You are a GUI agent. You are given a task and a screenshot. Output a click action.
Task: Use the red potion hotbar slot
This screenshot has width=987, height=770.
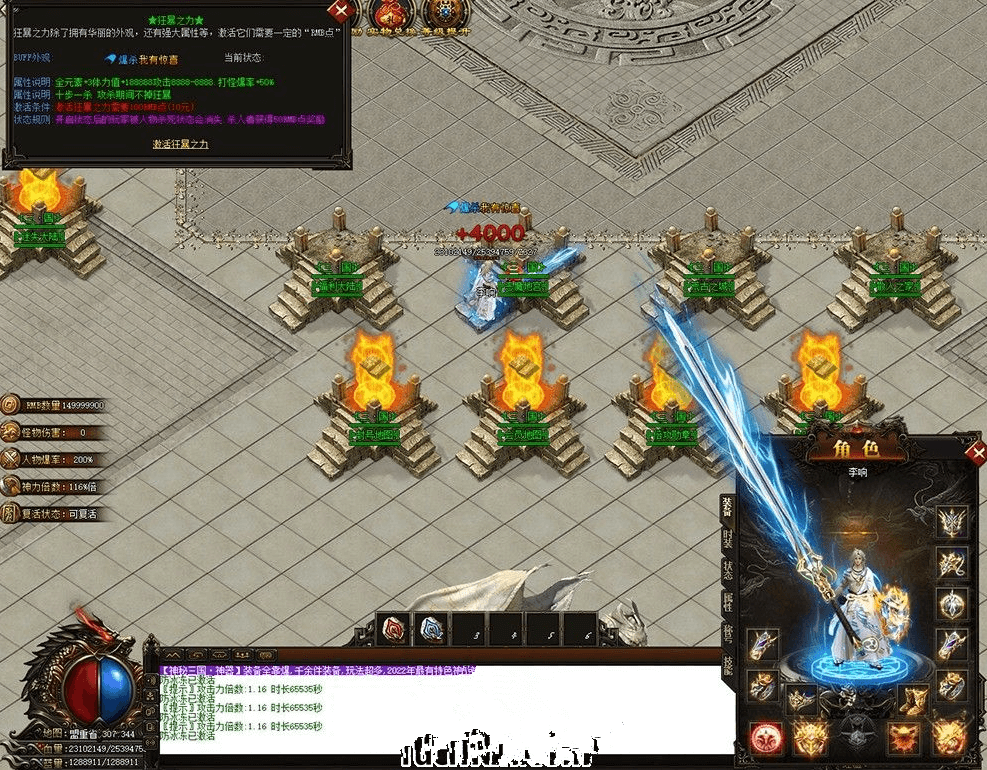(x=395, y=627)
